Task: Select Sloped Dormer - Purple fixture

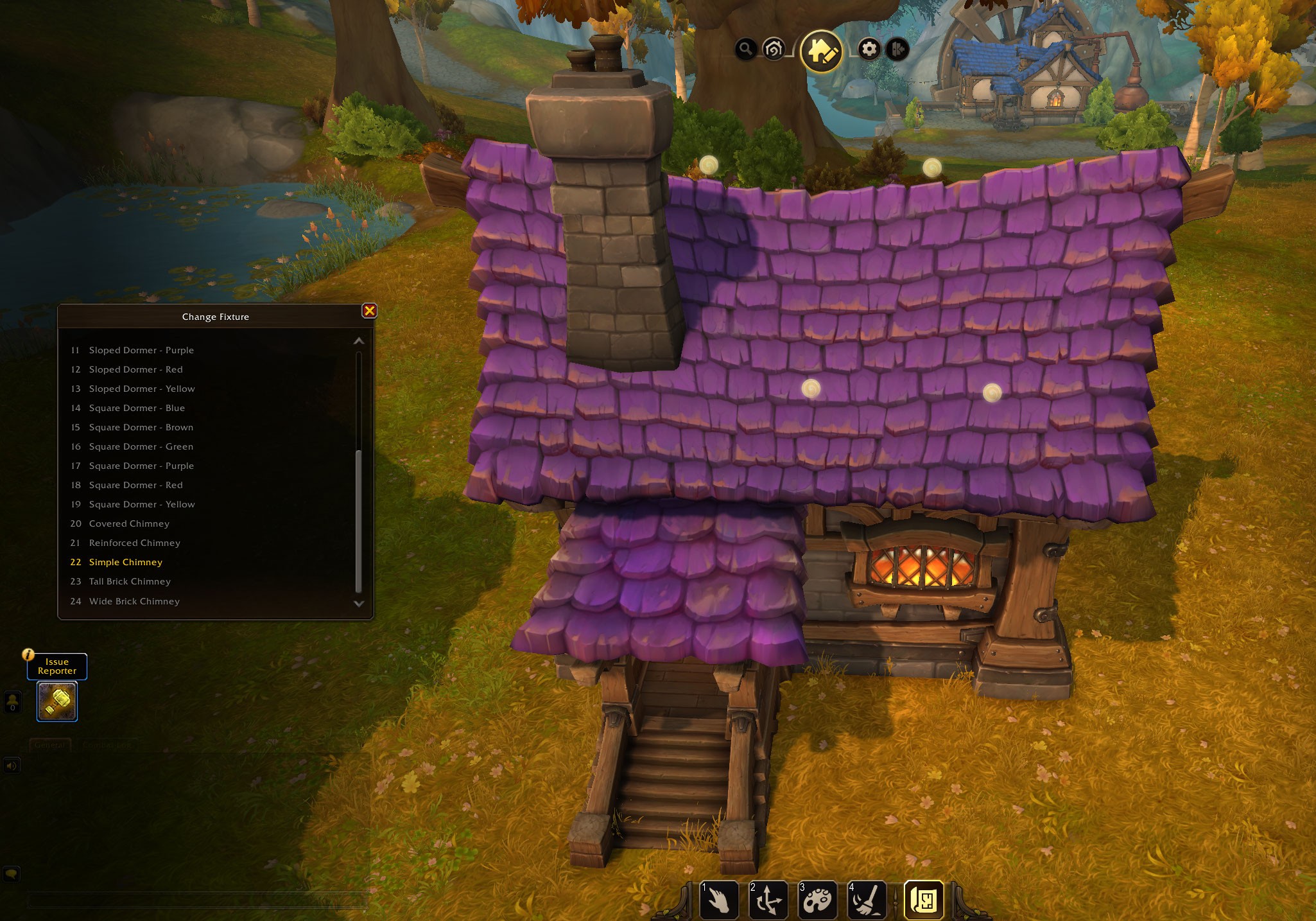Action: click(x=141, y=350)
